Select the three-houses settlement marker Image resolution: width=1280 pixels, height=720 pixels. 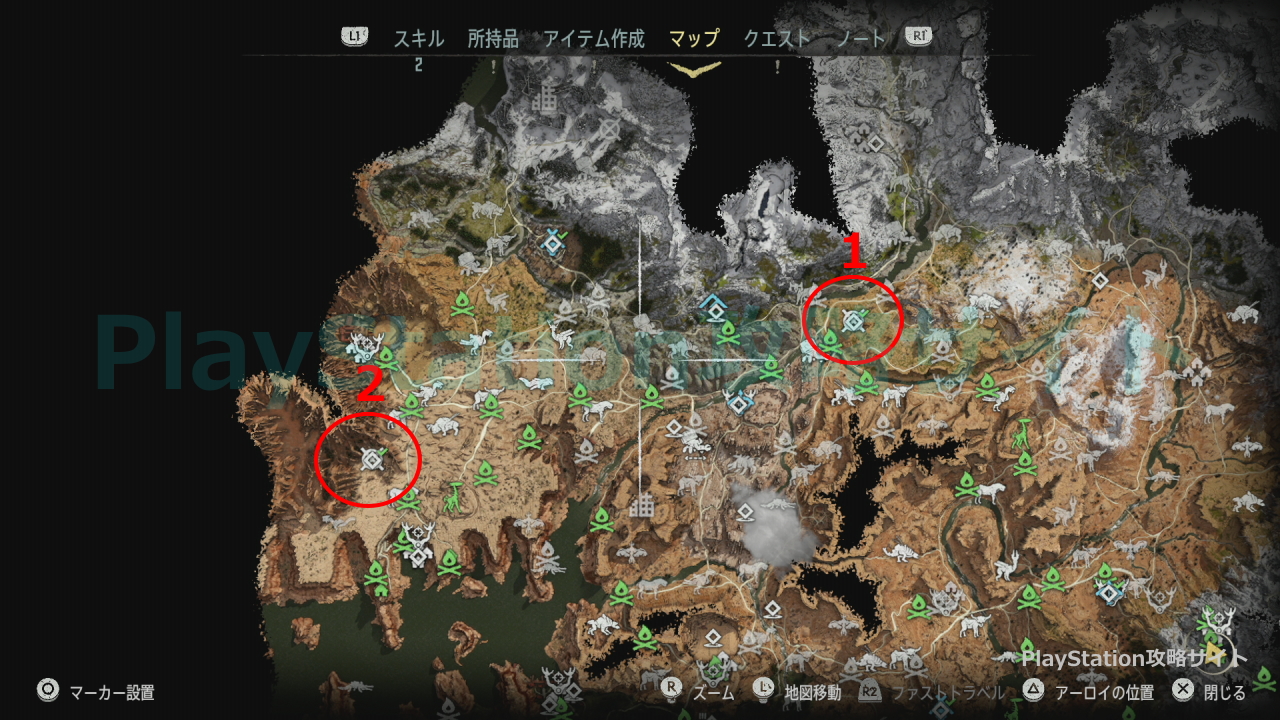point(1197,373)
